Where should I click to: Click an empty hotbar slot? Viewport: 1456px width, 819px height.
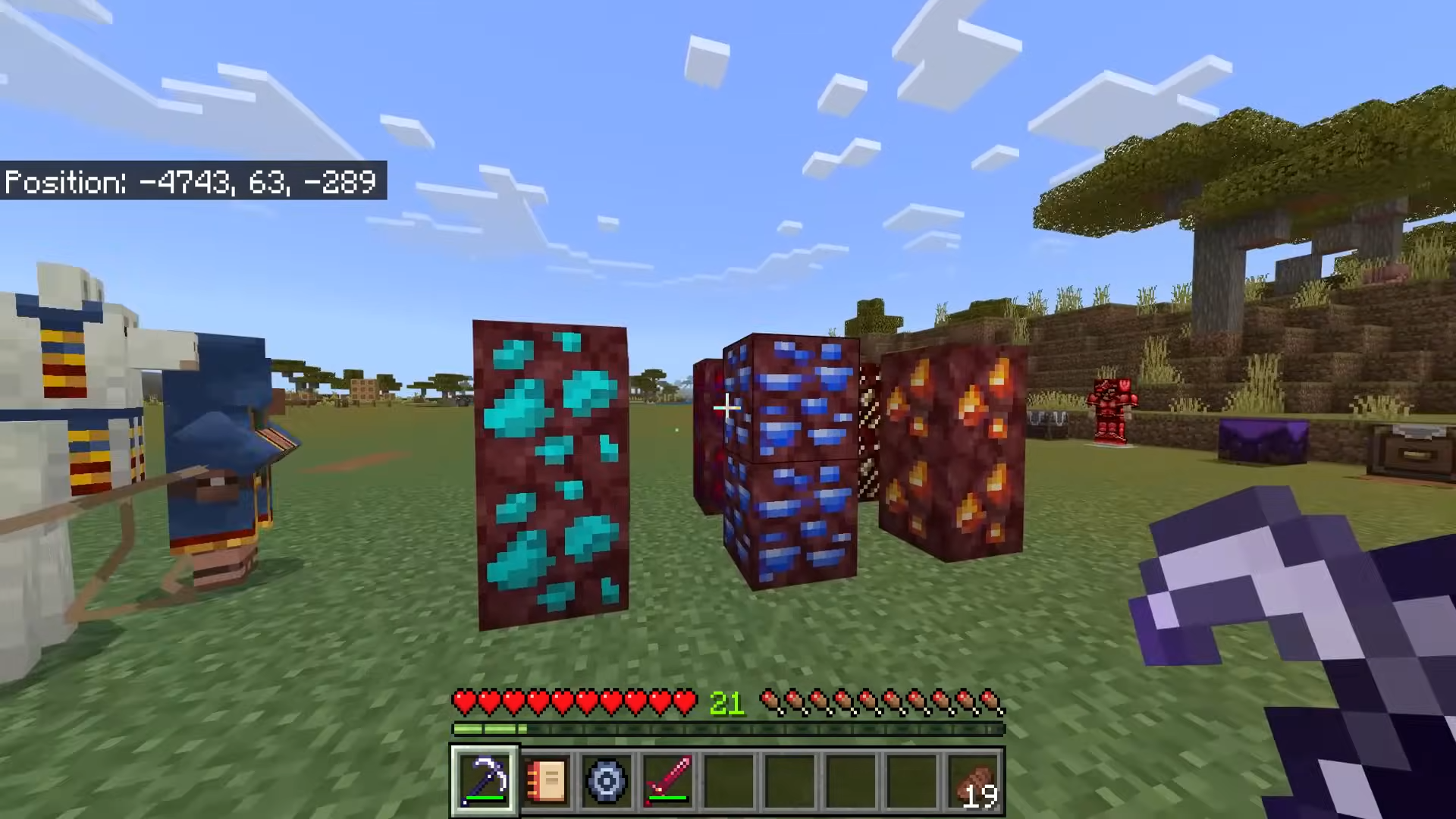point(791,781)
